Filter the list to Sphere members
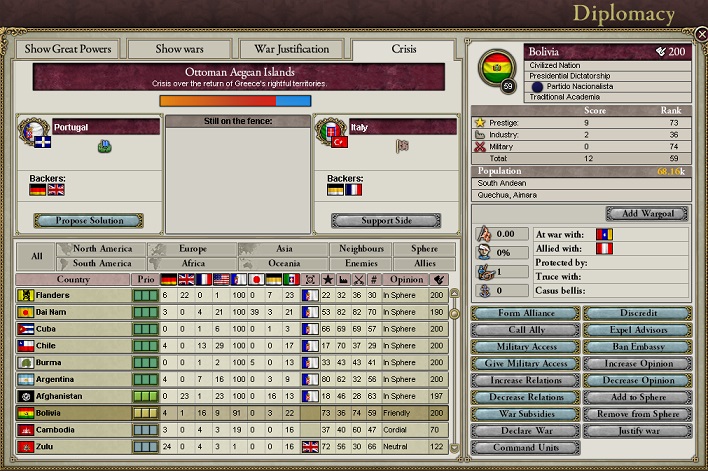Viewport: 708px width, 471px height. click(x=416, y=248)
